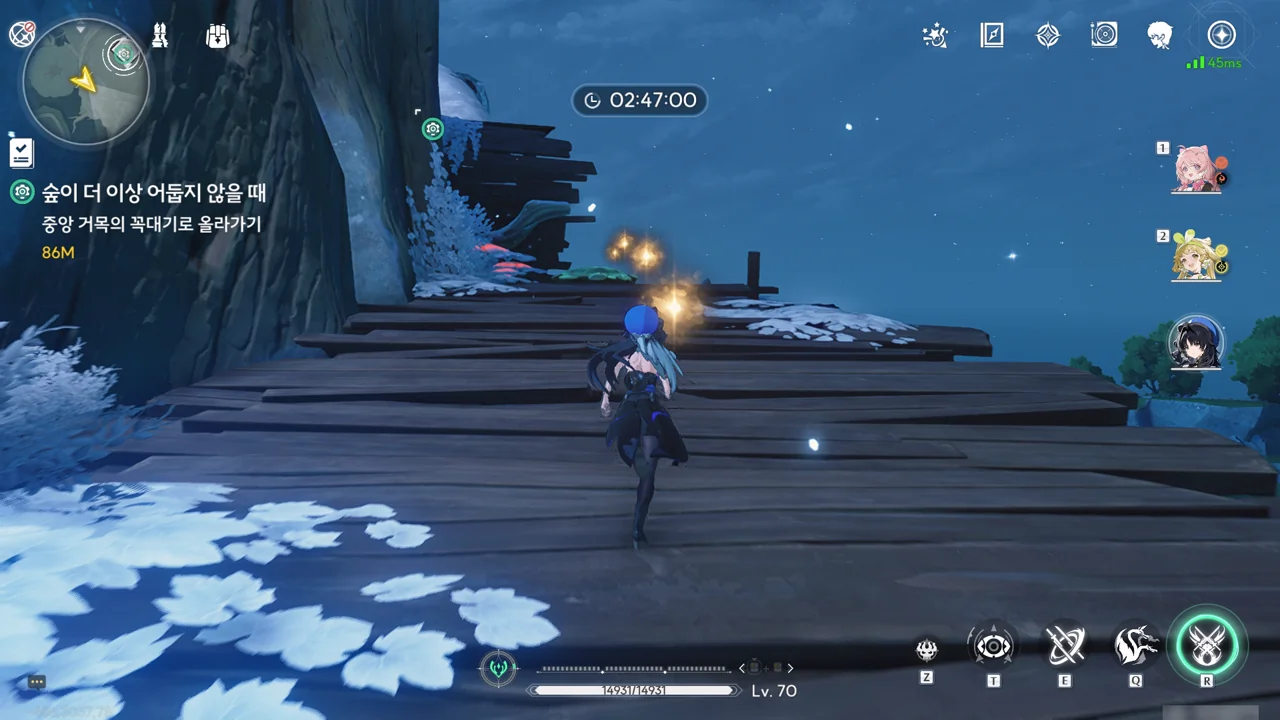
Task: Open the four-pointed star icon
Action: click(x=1047, y=36)
